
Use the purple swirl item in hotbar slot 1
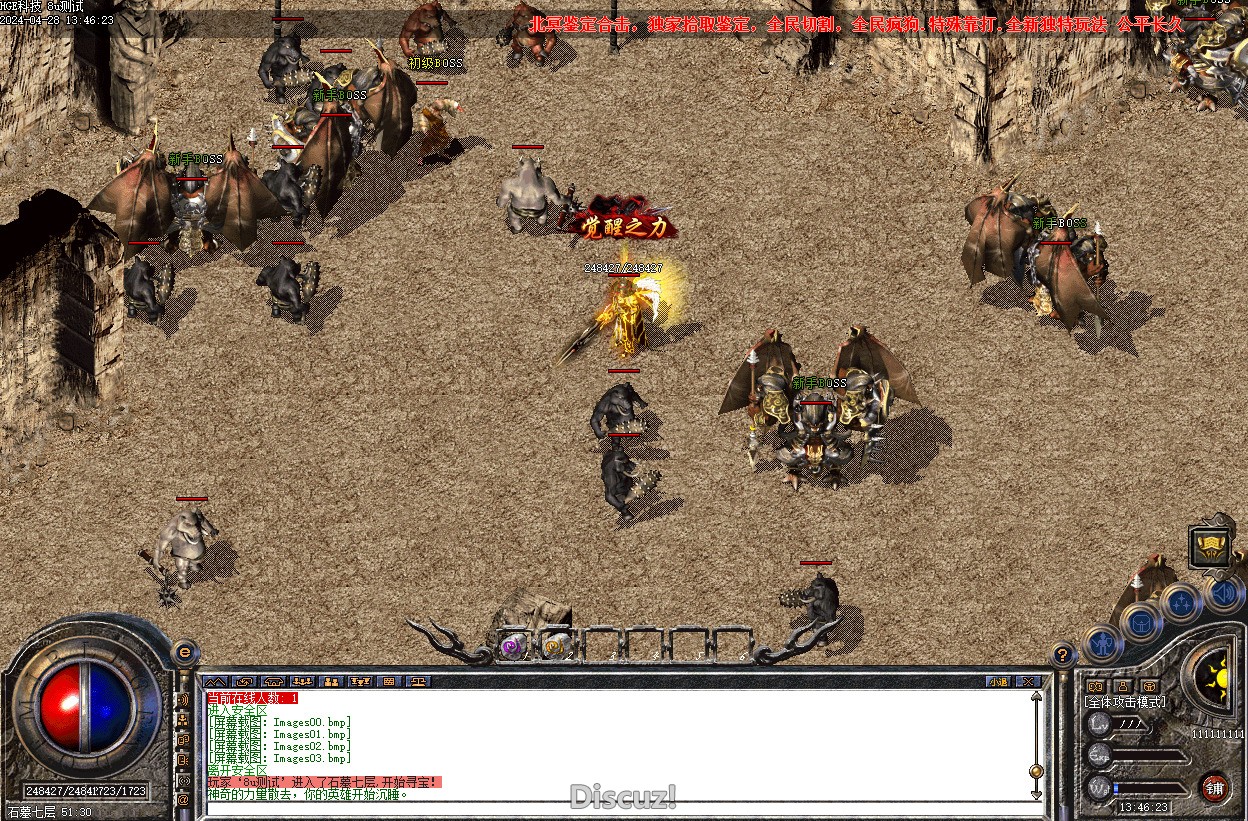click(514, 648)
